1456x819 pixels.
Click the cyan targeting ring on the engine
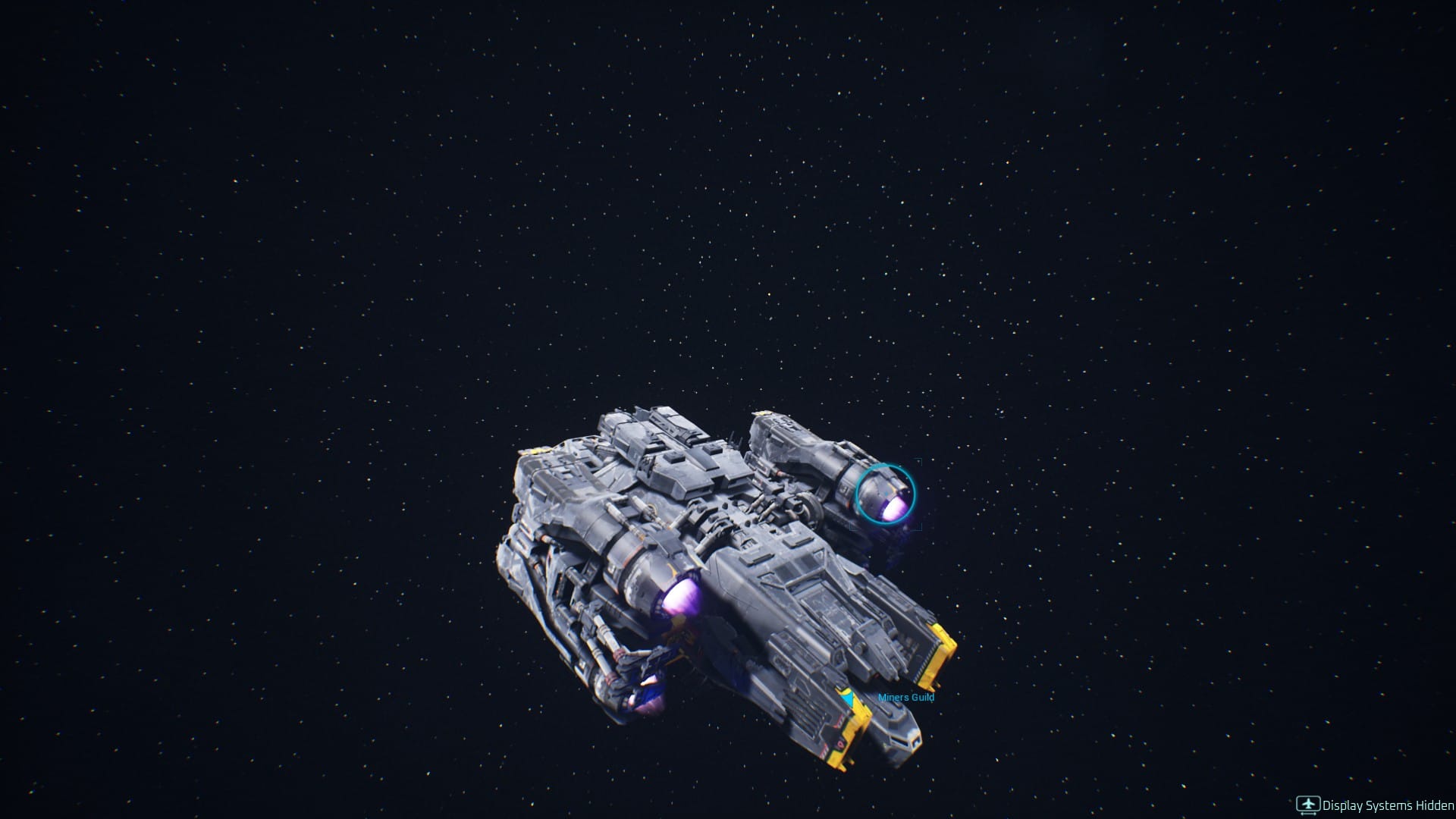tap(885, 494)
